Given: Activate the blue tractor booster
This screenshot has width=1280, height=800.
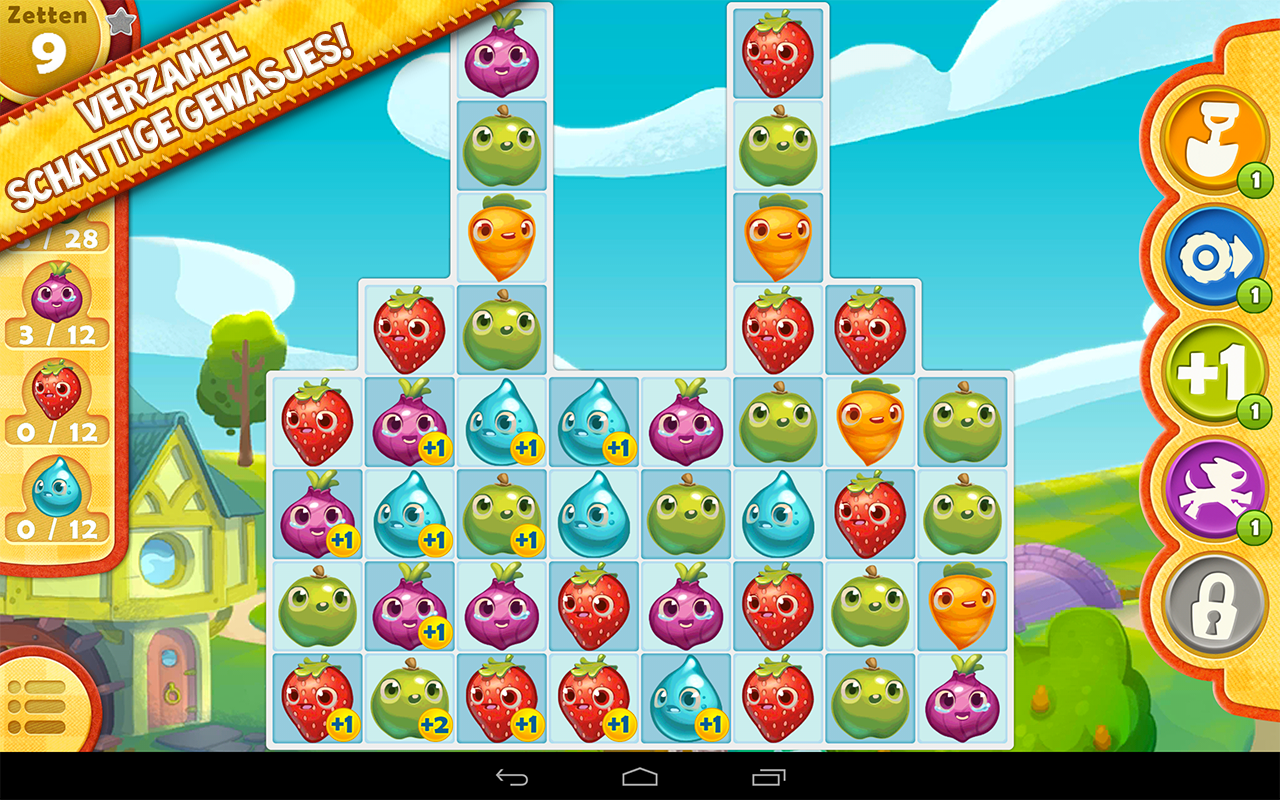Looking at the screenshot, I should pyautogui.click(x=1218, y=256).
